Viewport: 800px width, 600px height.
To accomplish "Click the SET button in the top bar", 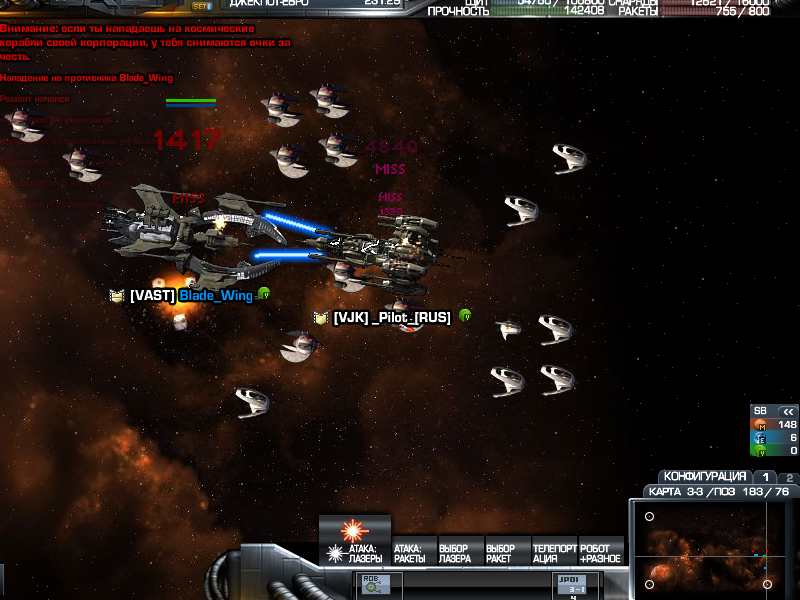I will [x=201, y=6].
